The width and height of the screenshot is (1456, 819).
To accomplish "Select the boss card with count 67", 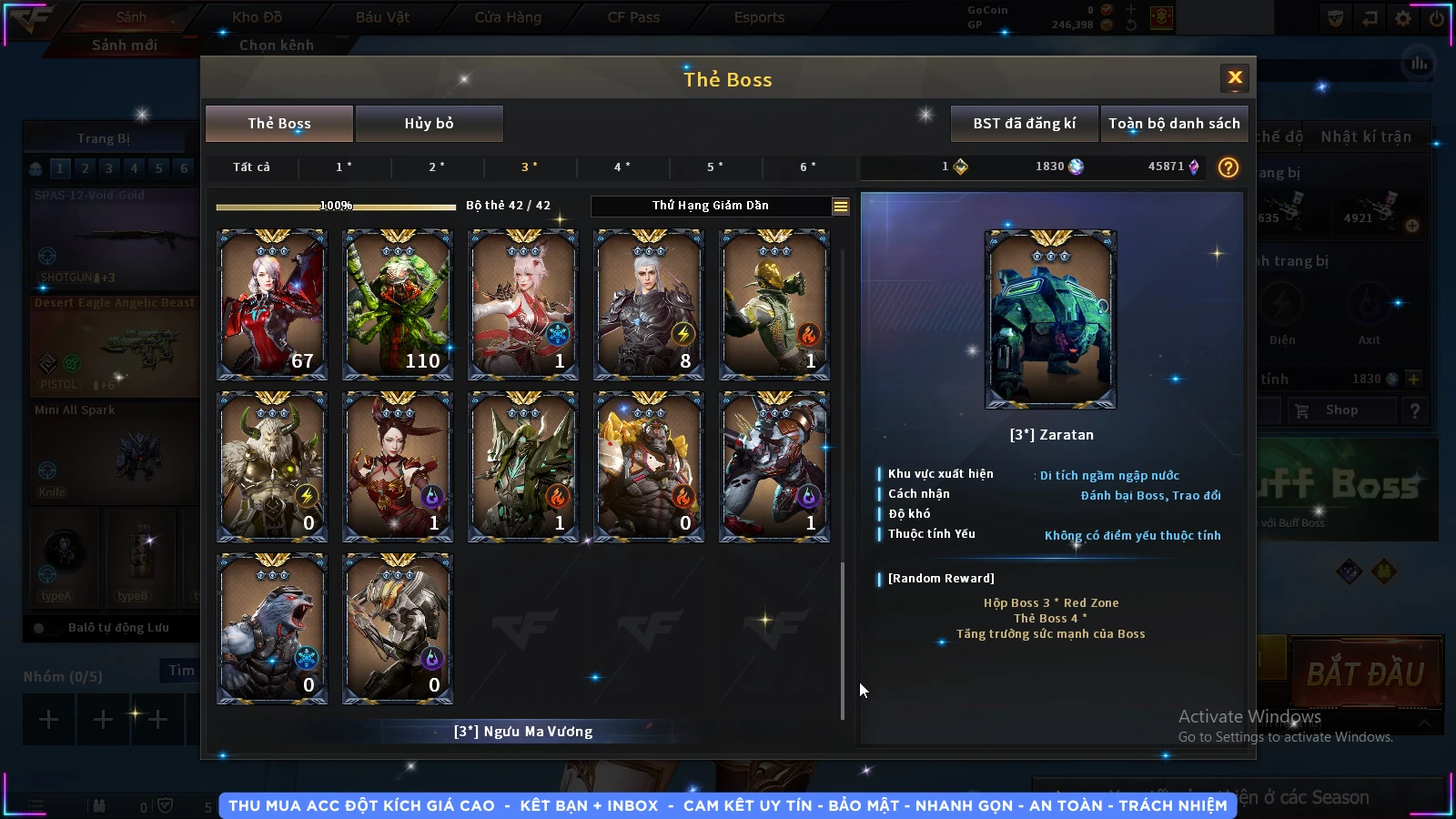I will tap(271, 305).
